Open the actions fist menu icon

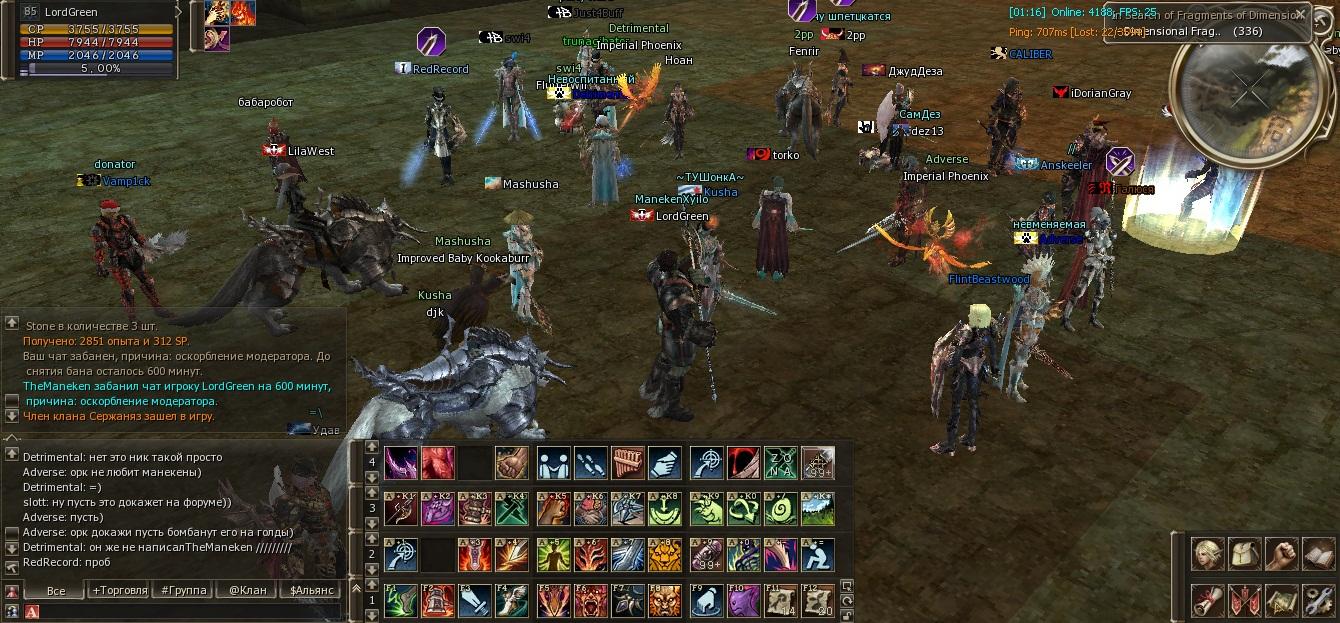[x=1281, y=553]
